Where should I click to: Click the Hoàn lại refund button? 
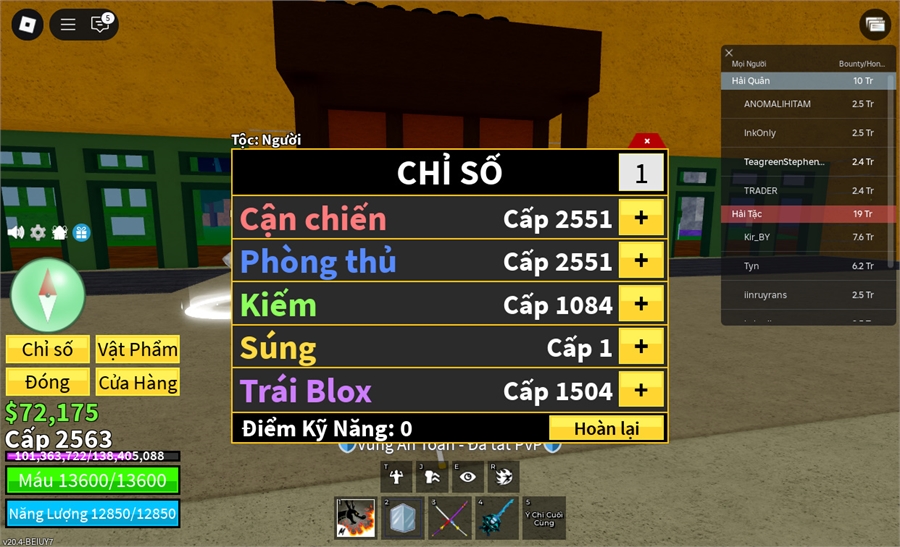pos(606,428)
